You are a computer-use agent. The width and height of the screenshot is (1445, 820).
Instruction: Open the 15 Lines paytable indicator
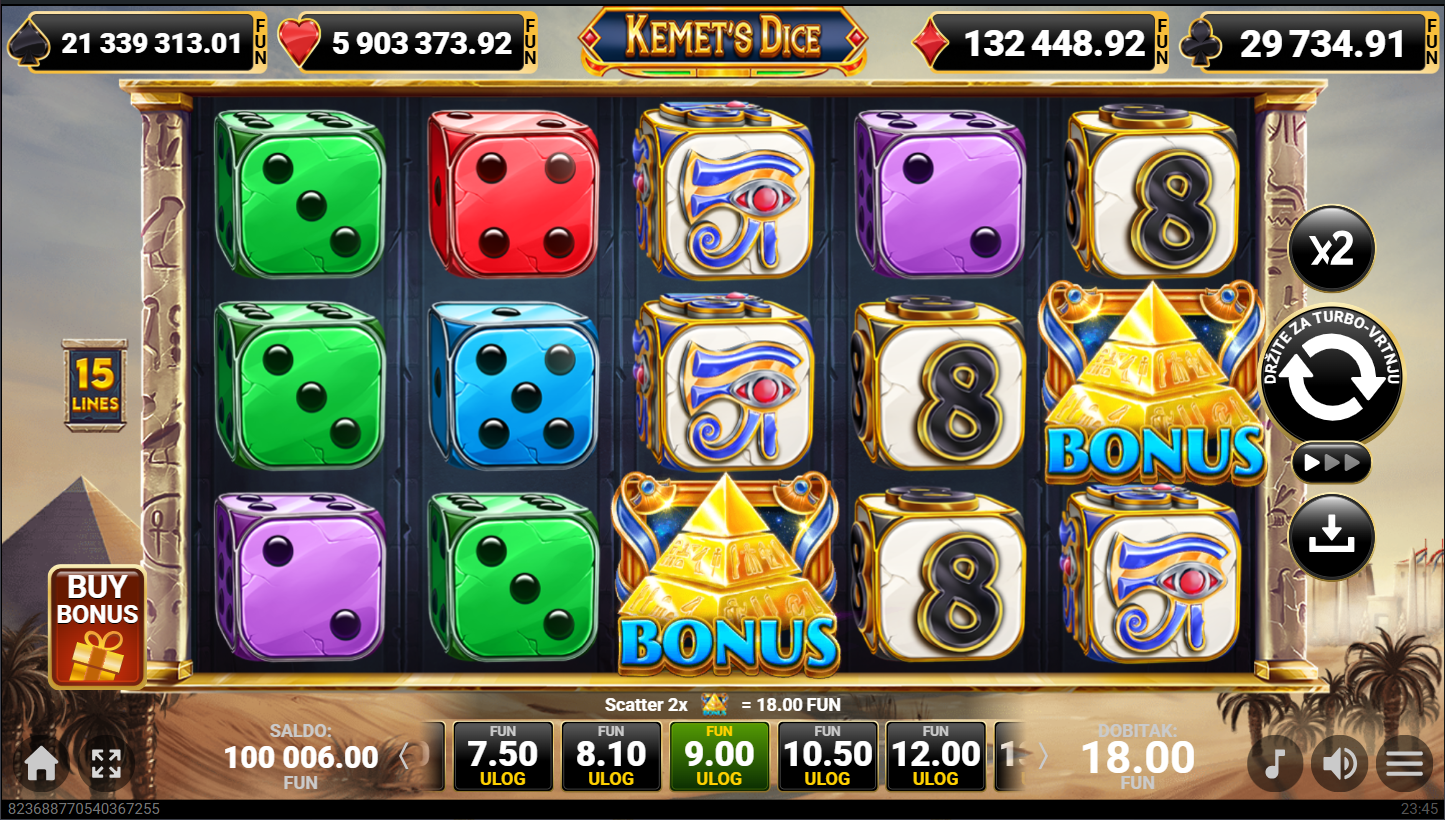pos(95,385)
